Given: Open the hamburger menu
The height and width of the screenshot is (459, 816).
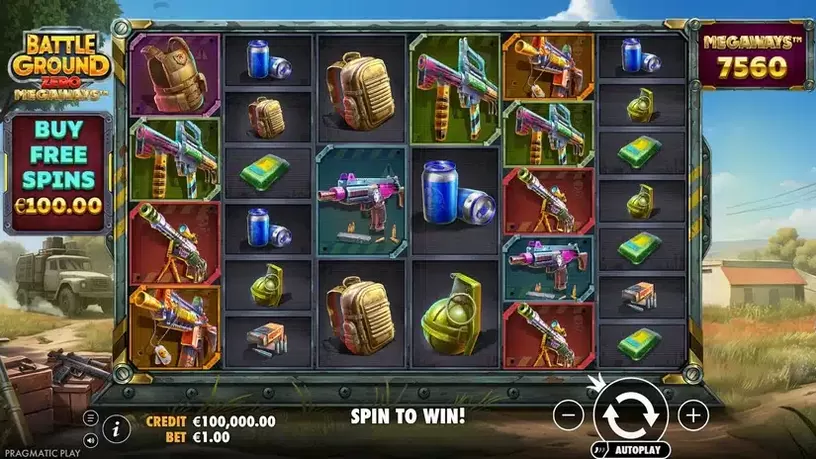Looking at the screenshot, I should pyautogui.click(x=91, y=417).
